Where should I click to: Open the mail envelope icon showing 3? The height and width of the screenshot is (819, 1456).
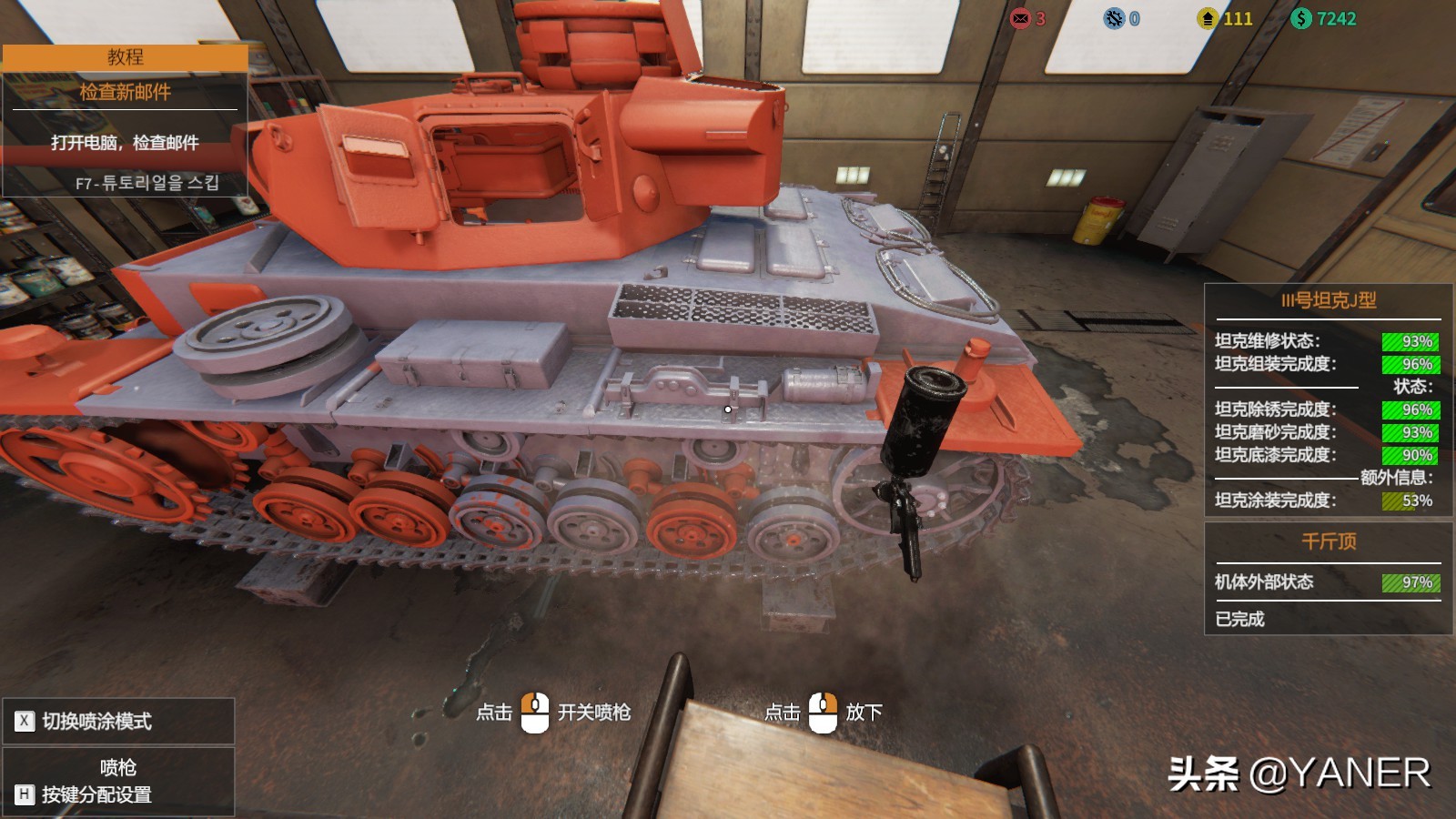coord(1020,18)
